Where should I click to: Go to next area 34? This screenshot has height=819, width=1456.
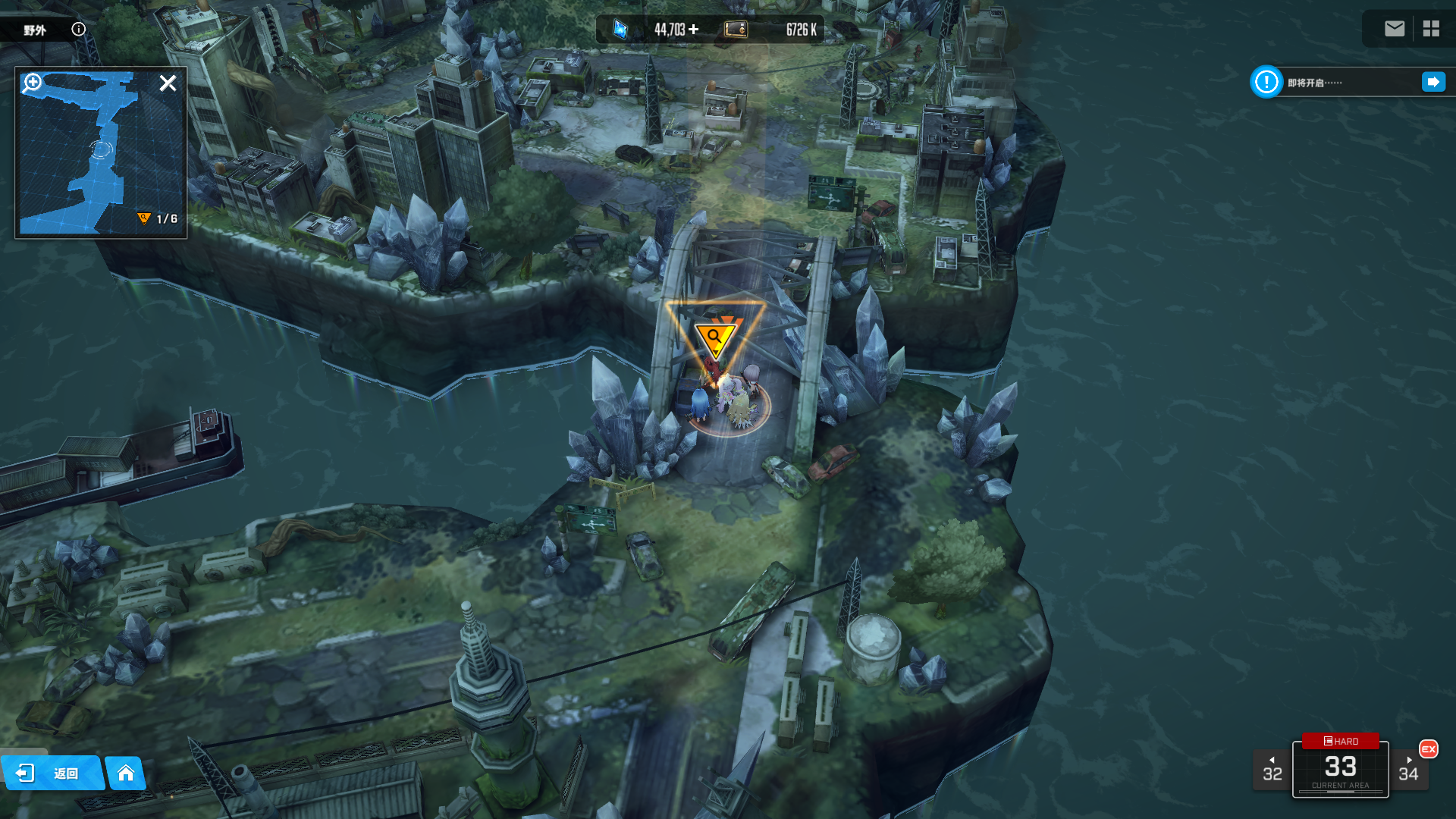pos(1408,770)
